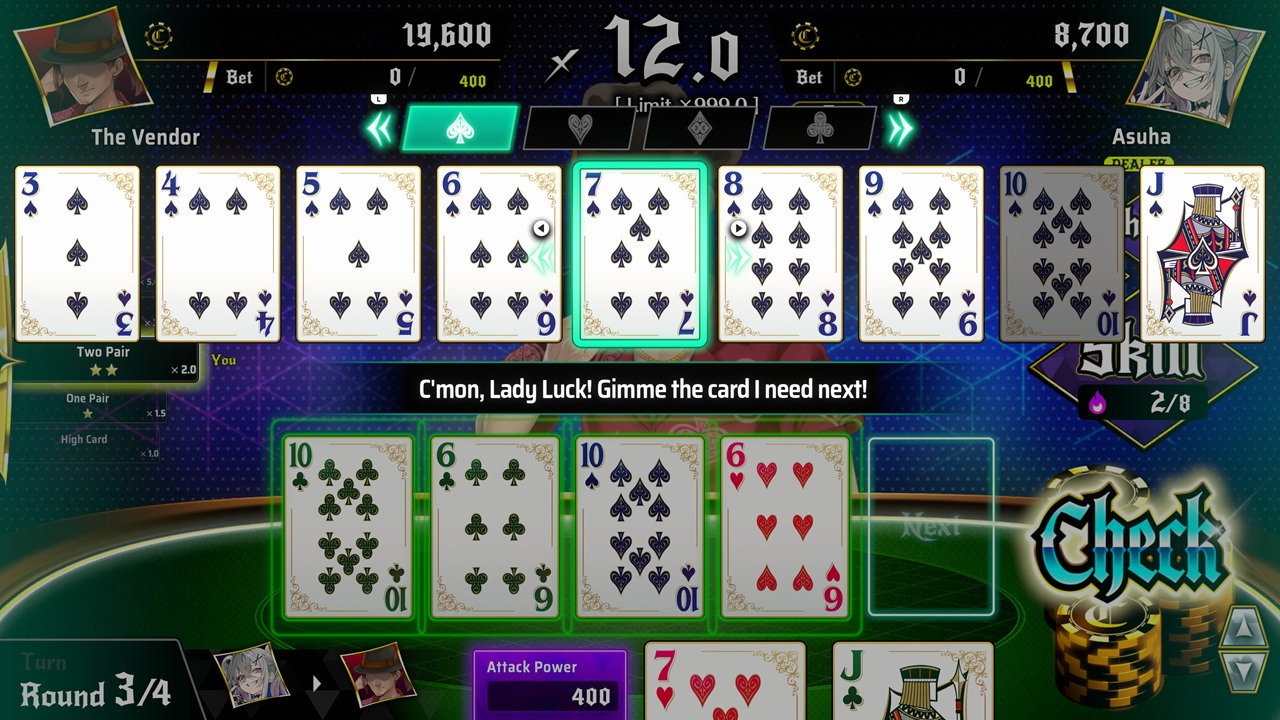Select the diamonds suit icon
The height and width of the screenshot is (720, 1280).
tap(698, 128)
